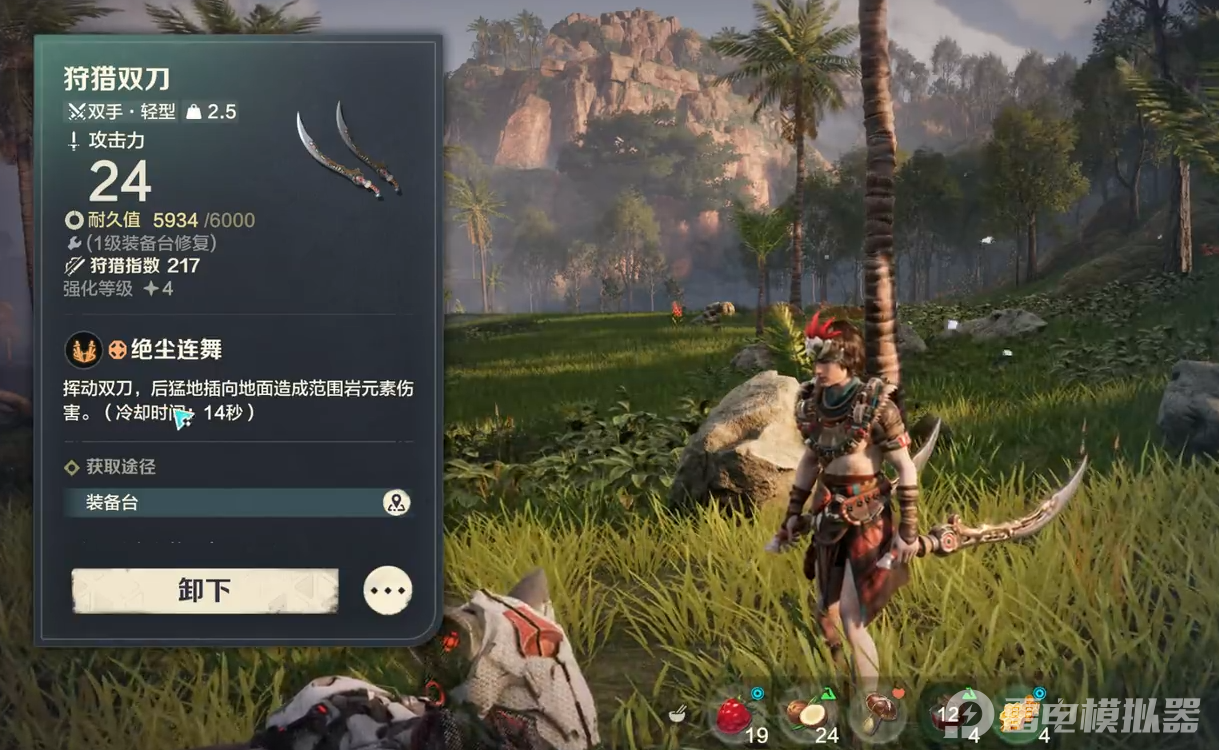This screenshot has width=1219, height=750.
Task: Click the dual blades weapon thumbnail
Action: tap(348, 148)
